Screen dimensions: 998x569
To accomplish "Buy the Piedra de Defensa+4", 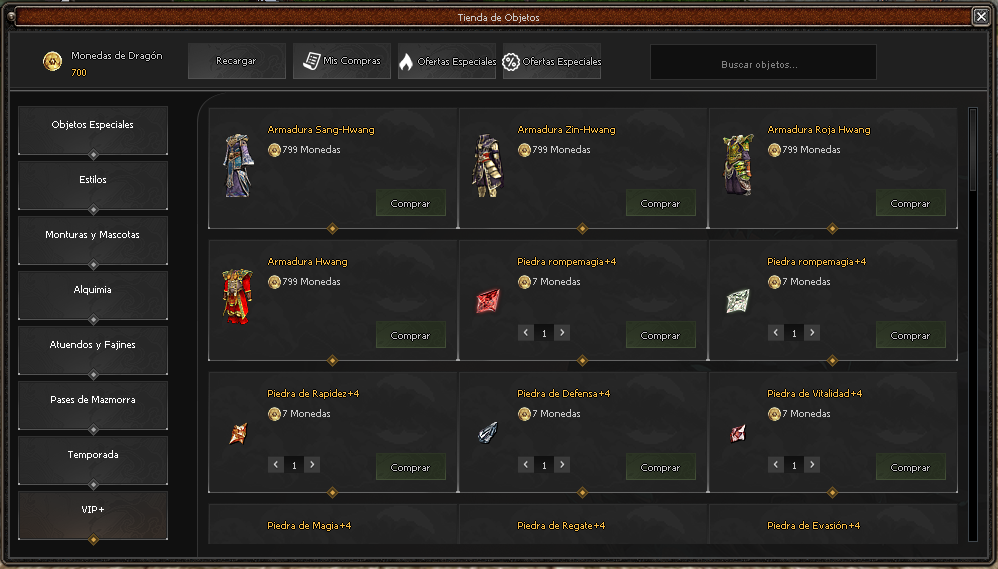I will (x=660, y=467).
